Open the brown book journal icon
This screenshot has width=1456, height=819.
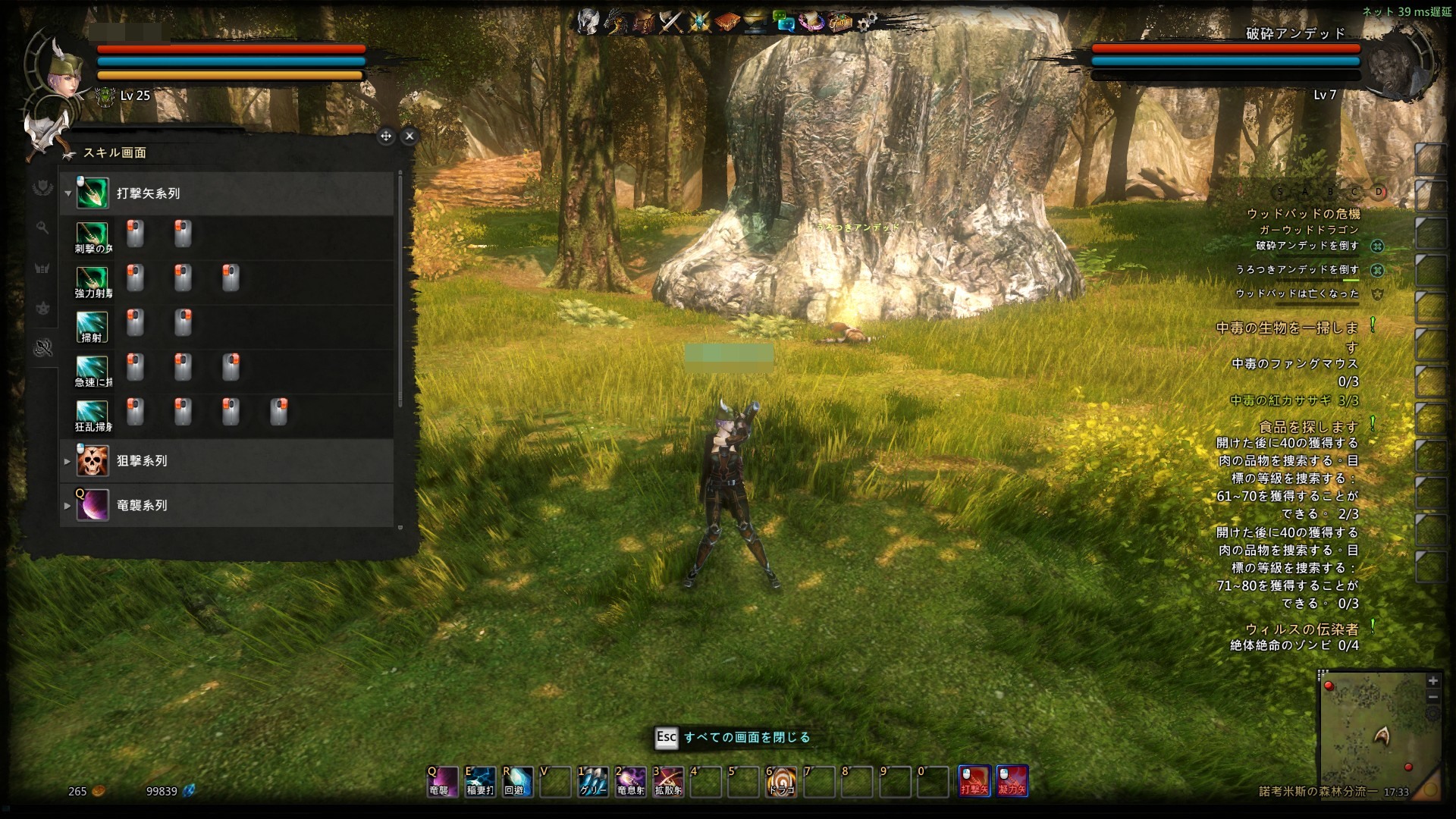(726, 23)
